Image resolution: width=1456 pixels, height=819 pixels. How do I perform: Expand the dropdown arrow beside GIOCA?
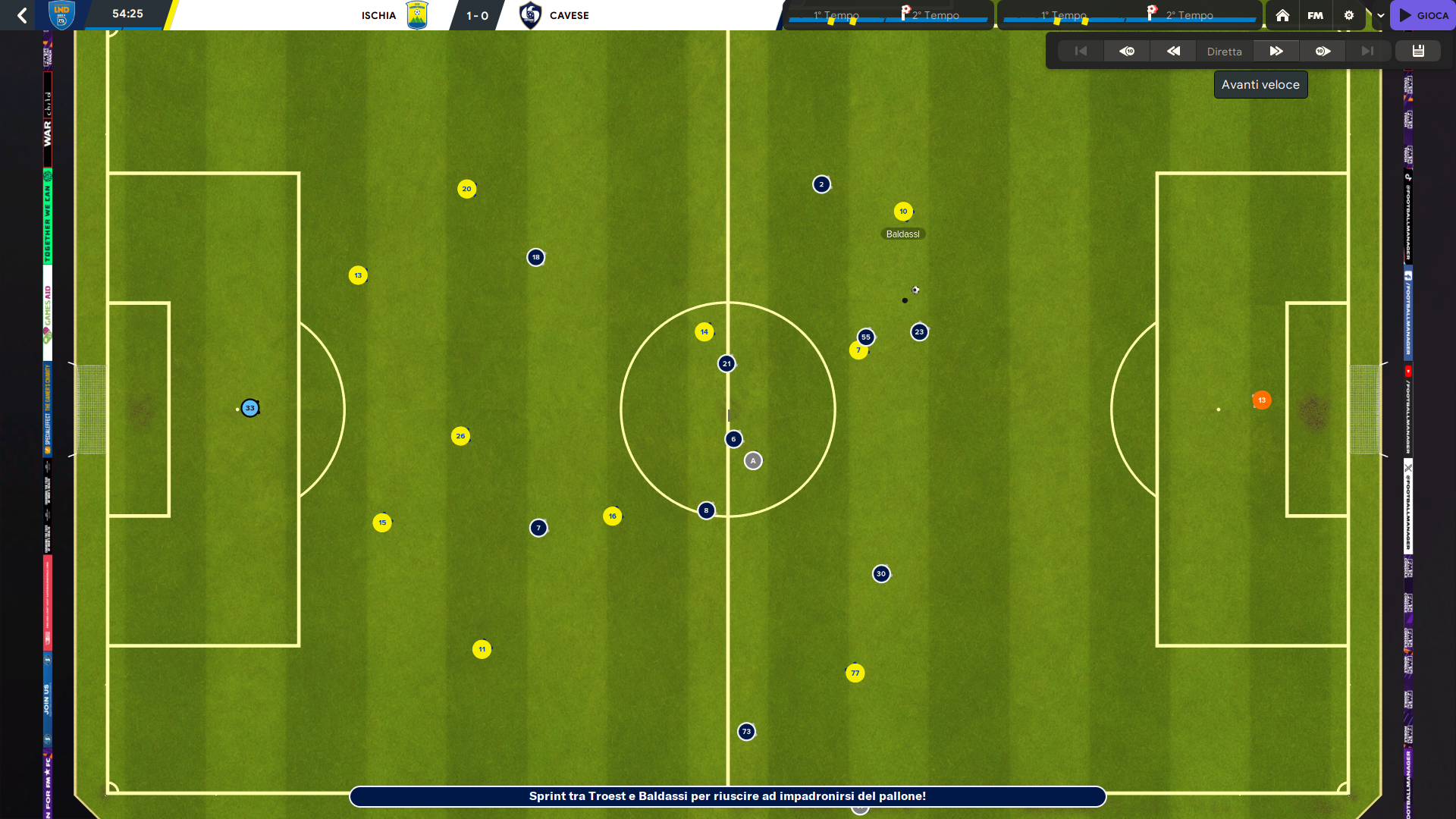[1381, 15]
